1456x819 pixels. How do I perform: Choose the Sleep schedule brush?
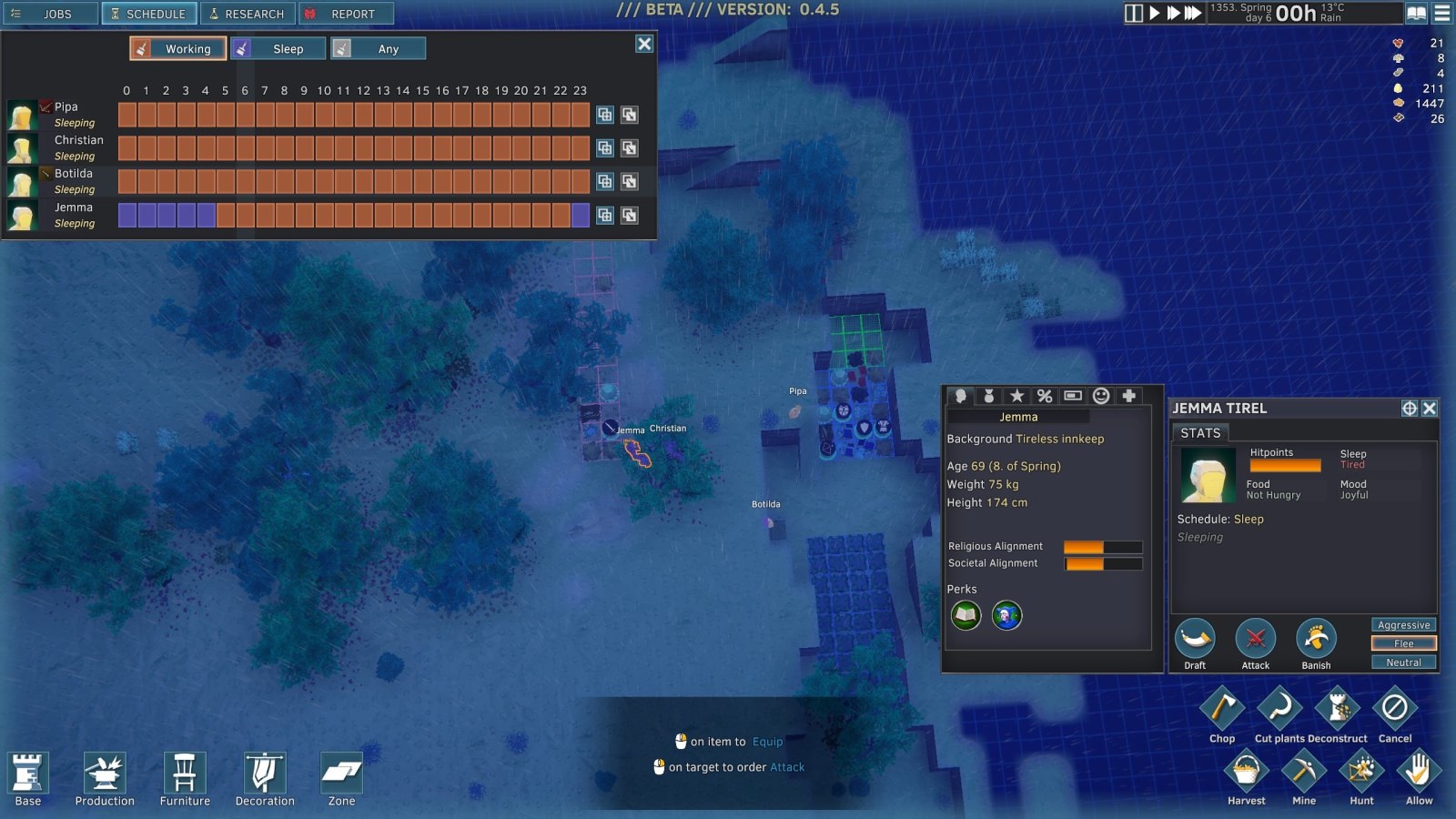click(278, 49)
